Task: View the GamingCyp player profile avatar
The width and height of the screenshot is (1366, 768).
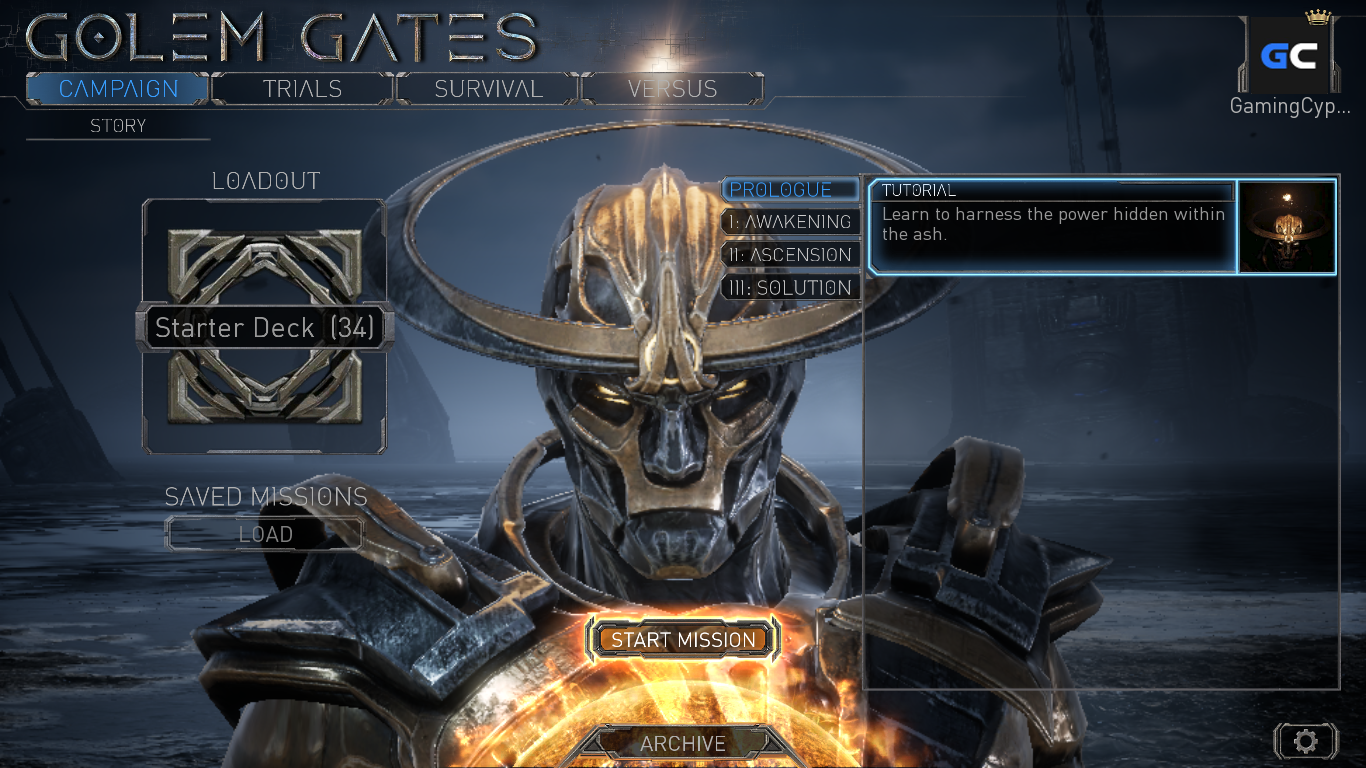Action: (x=1288, y=56)
